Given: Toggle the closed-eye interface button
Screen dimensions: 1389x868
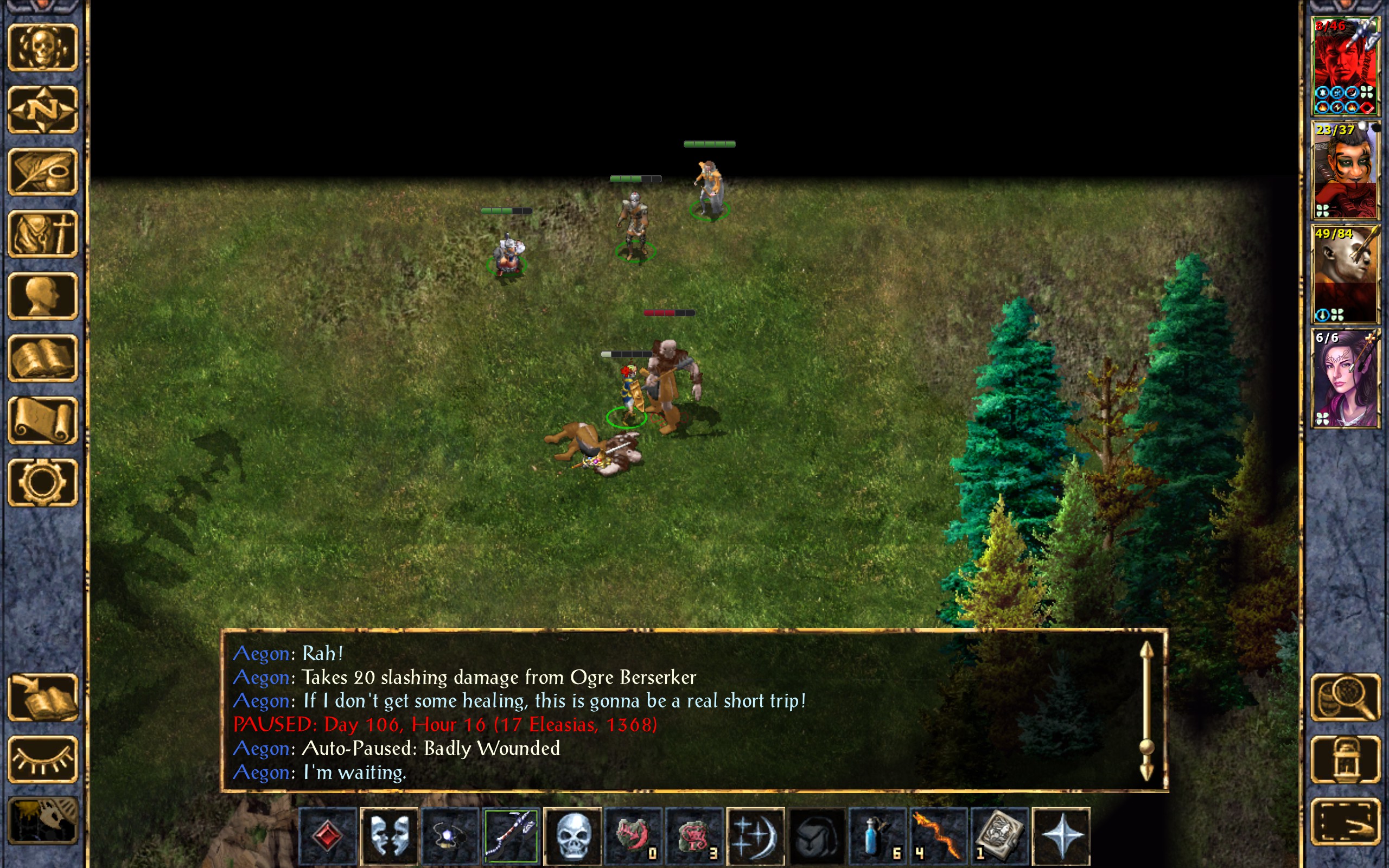Looking at the screenshot, I should [42, 759].
